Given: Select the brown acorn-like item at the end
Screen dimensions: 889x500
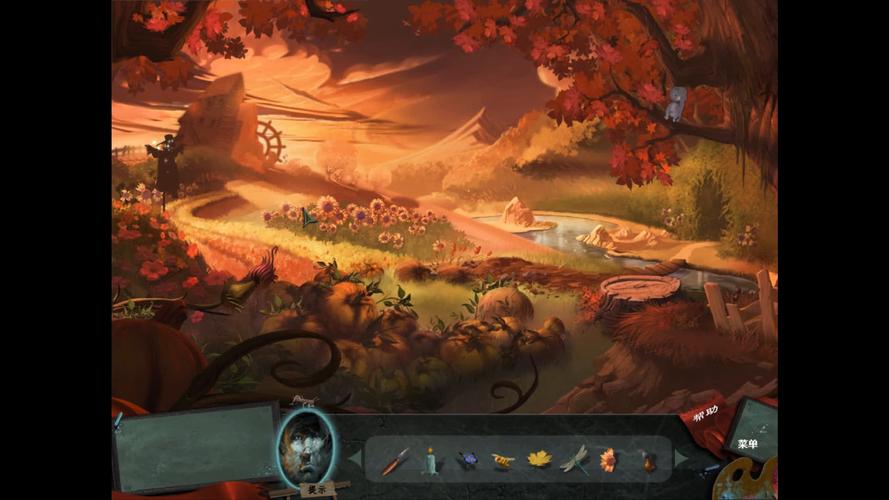Looking at the screenshot, I should click(648, 461).
